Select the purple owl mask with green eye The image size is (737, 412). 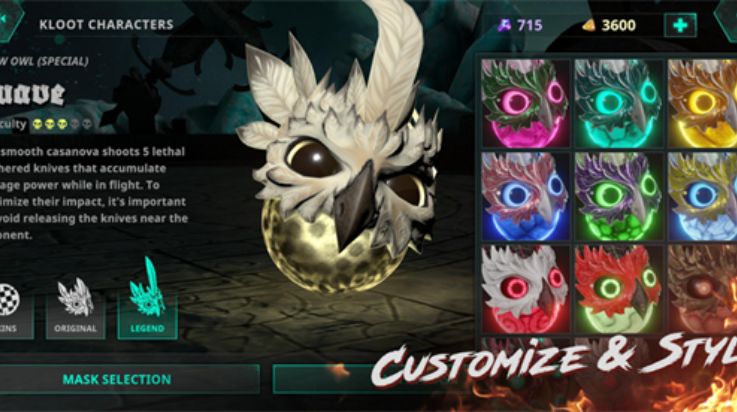617,194
